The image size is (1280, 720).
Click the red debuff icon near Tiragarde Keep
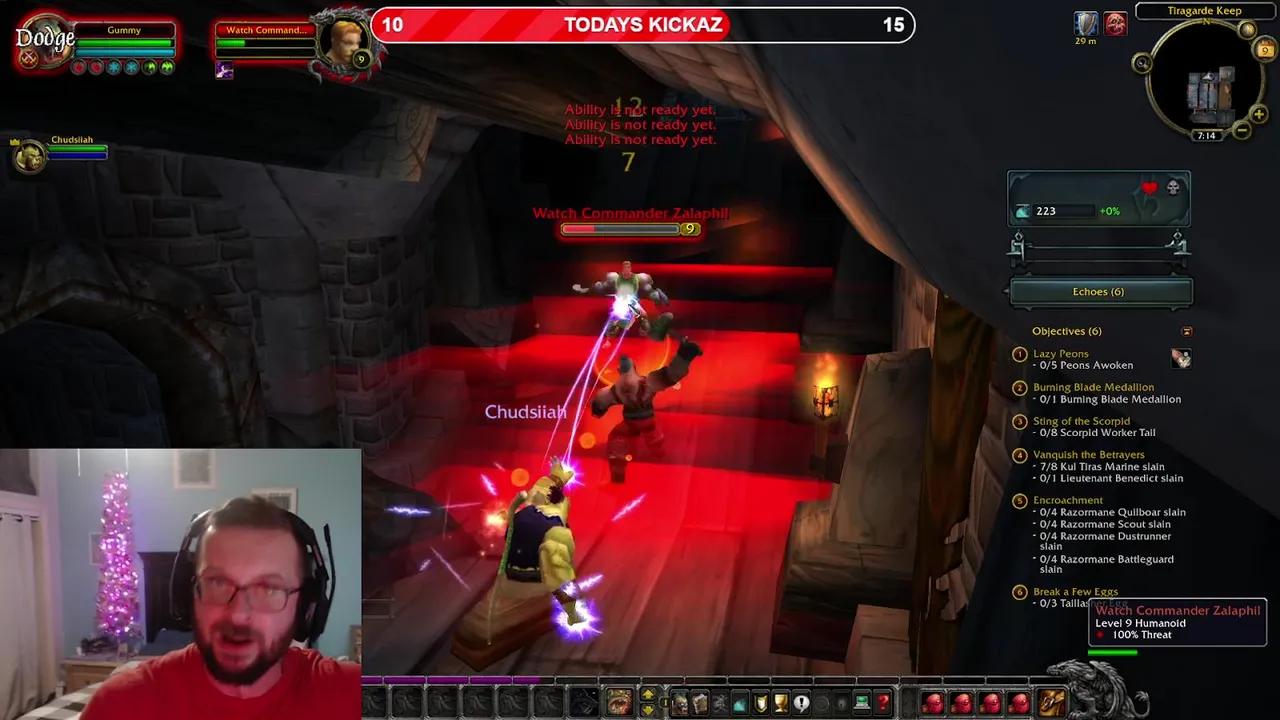coord(1116,23)
